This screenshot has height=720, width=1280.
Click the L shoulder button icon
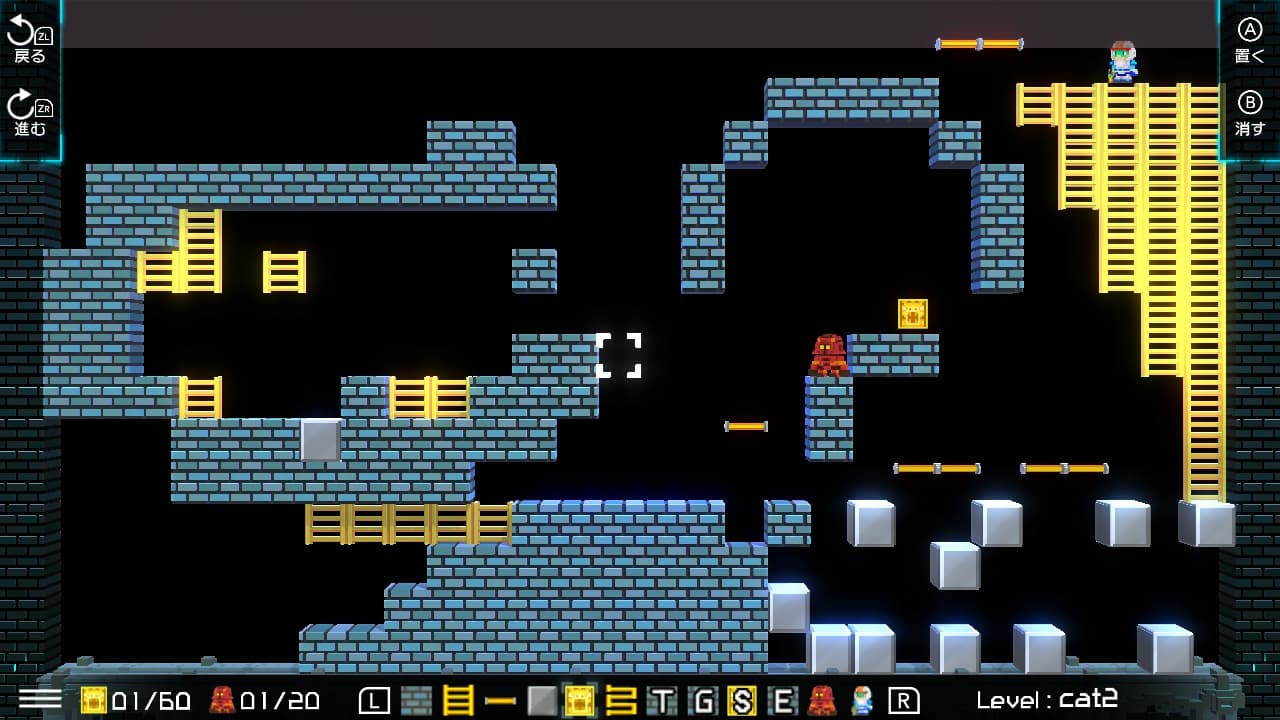[x=375, y=700]
